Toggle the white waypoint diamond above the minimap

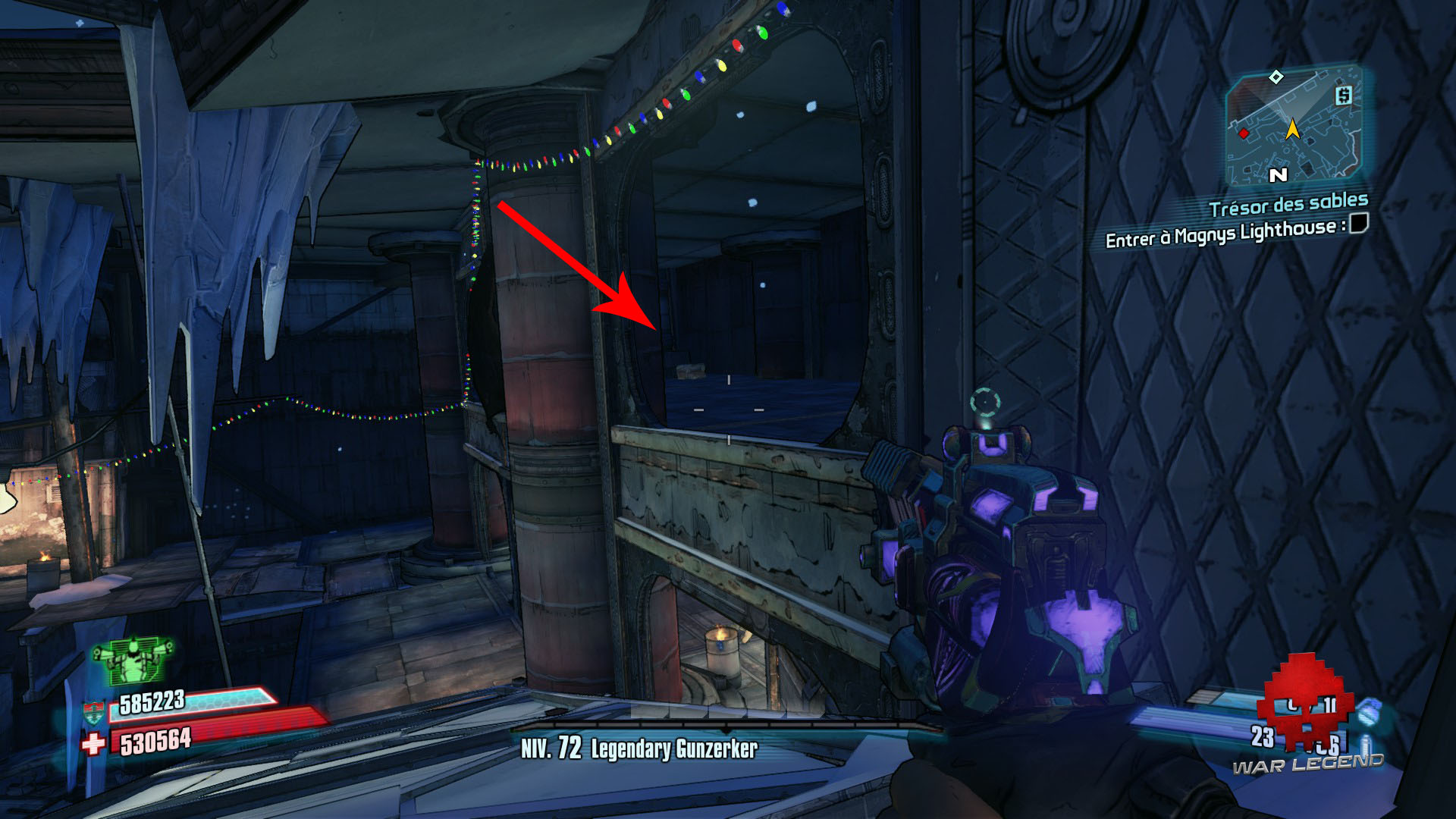[x=1276, y=77]
